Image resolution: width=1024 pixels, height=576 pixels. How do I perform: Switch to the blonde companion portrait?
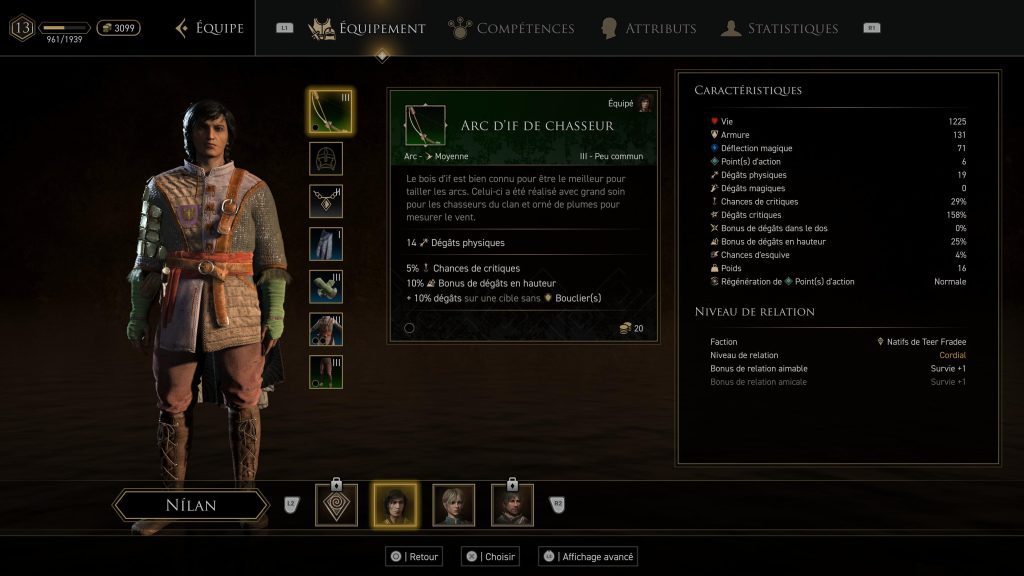tap(453, 505)
